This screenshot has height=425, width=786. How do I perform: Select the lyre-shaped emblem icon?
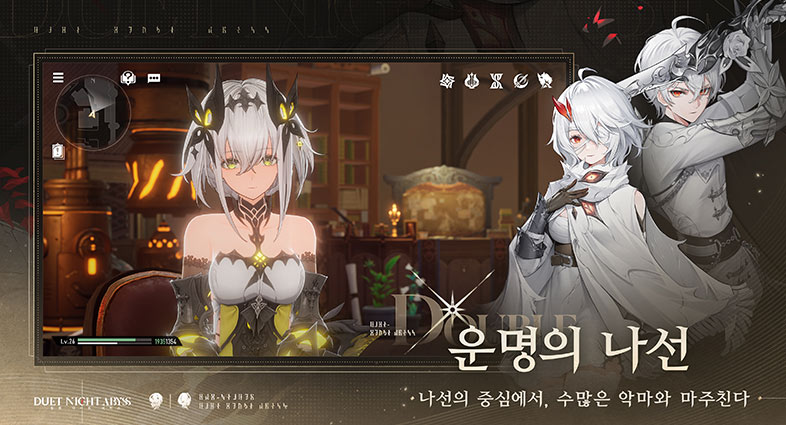click(x=472, y=80)
